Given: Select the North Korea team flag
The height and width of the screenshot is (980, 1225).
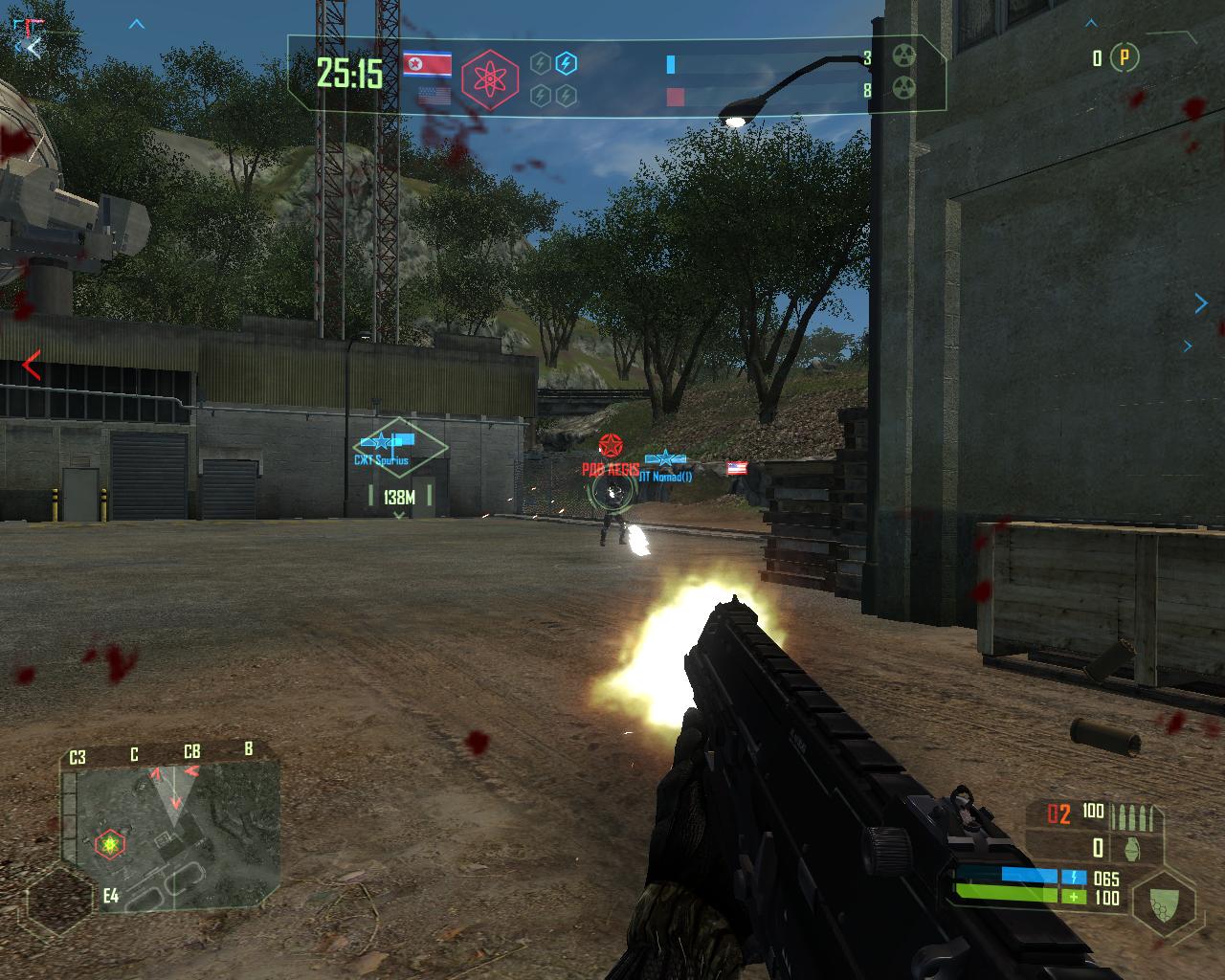Looking at the screenshot, I should (427, 64).
